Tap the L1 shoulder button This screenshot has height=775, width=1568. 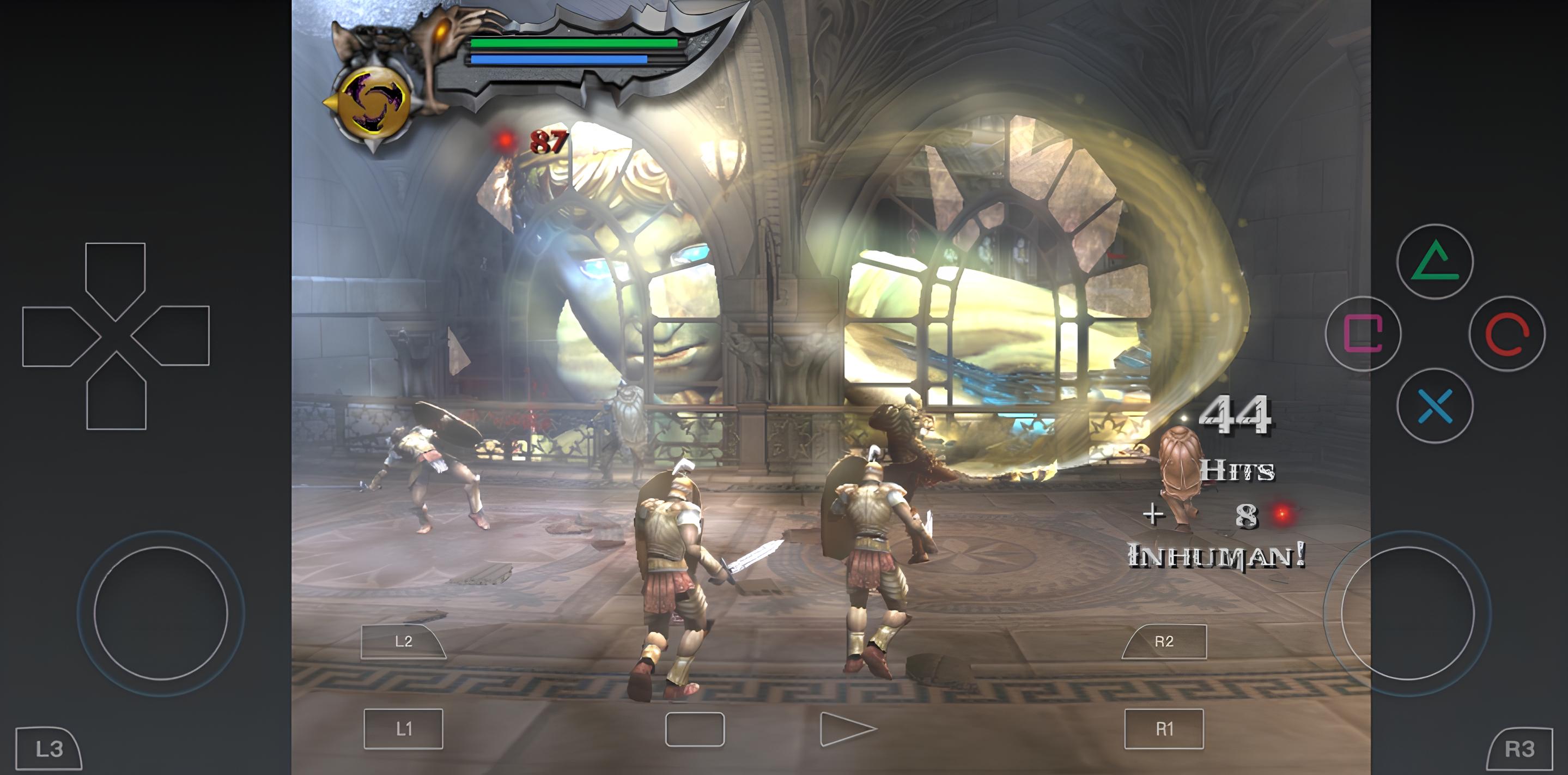(404, 729)
